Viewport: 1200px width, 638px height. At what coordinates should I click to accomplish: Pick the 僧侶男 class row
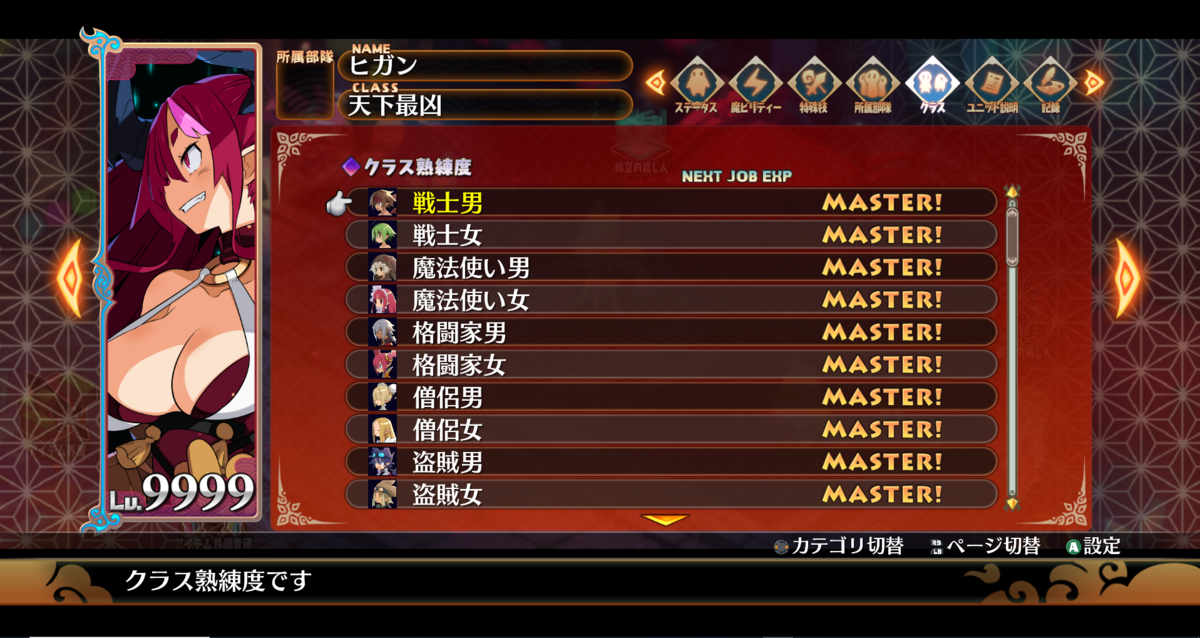pyautogui.click(x=670, y=397)
